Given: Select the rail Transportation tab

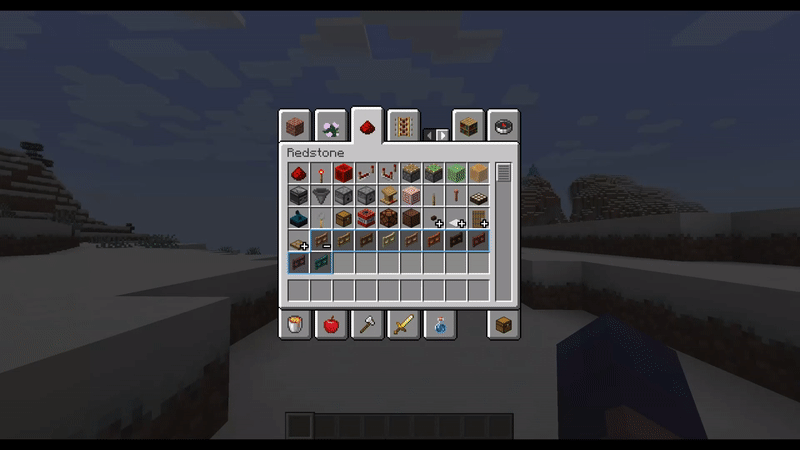Looking at the screenshot, I should pyautogui.click(x=403, y=126).
